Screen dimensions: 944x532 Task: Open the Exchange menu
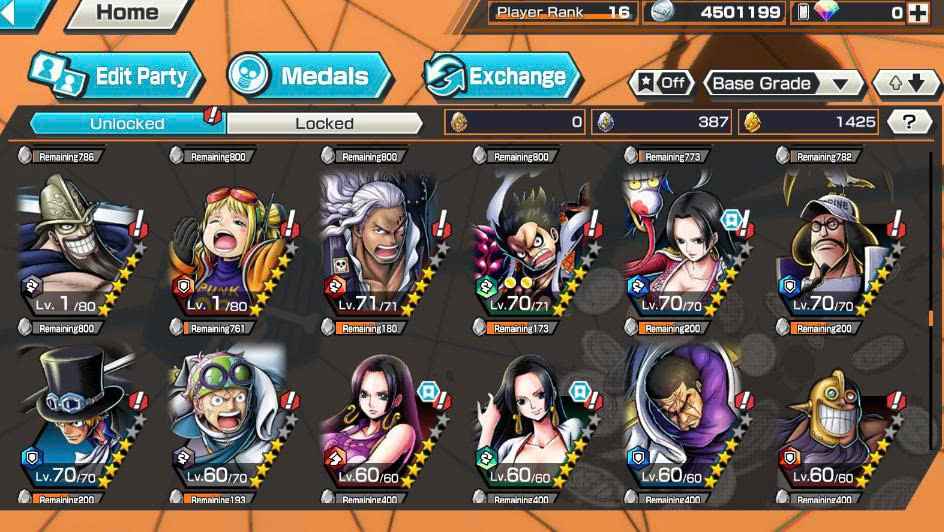point(502,76)
